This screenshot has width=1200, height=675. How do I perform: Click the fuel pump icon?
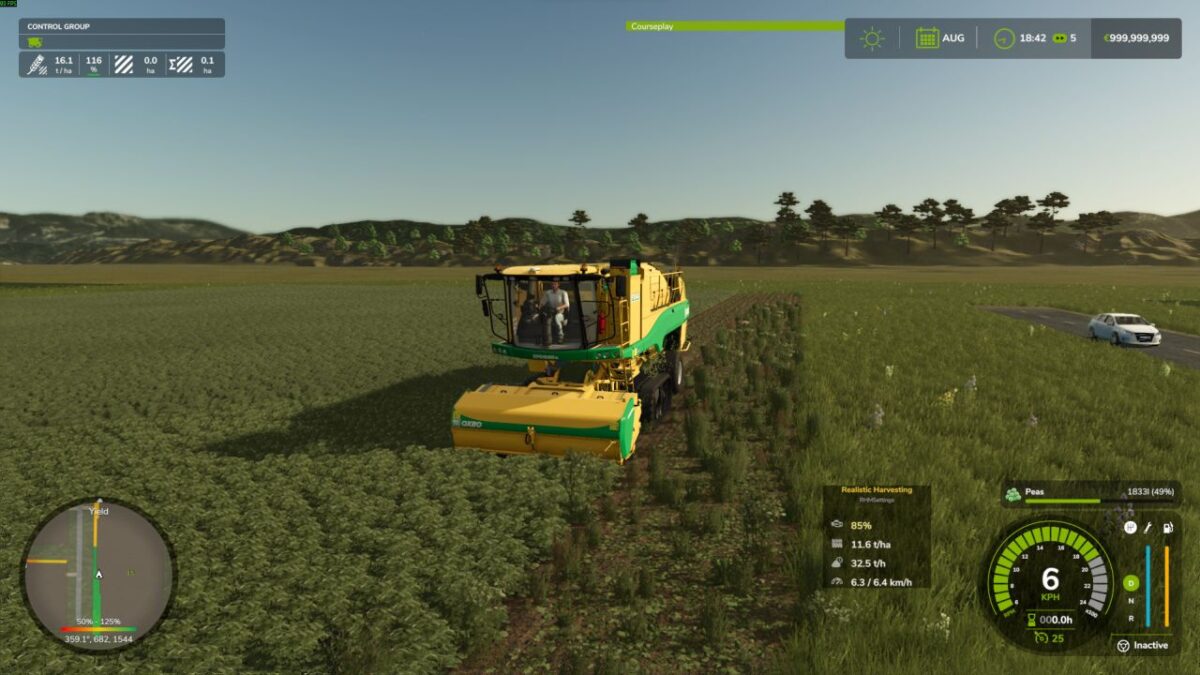click(1166, 526)
